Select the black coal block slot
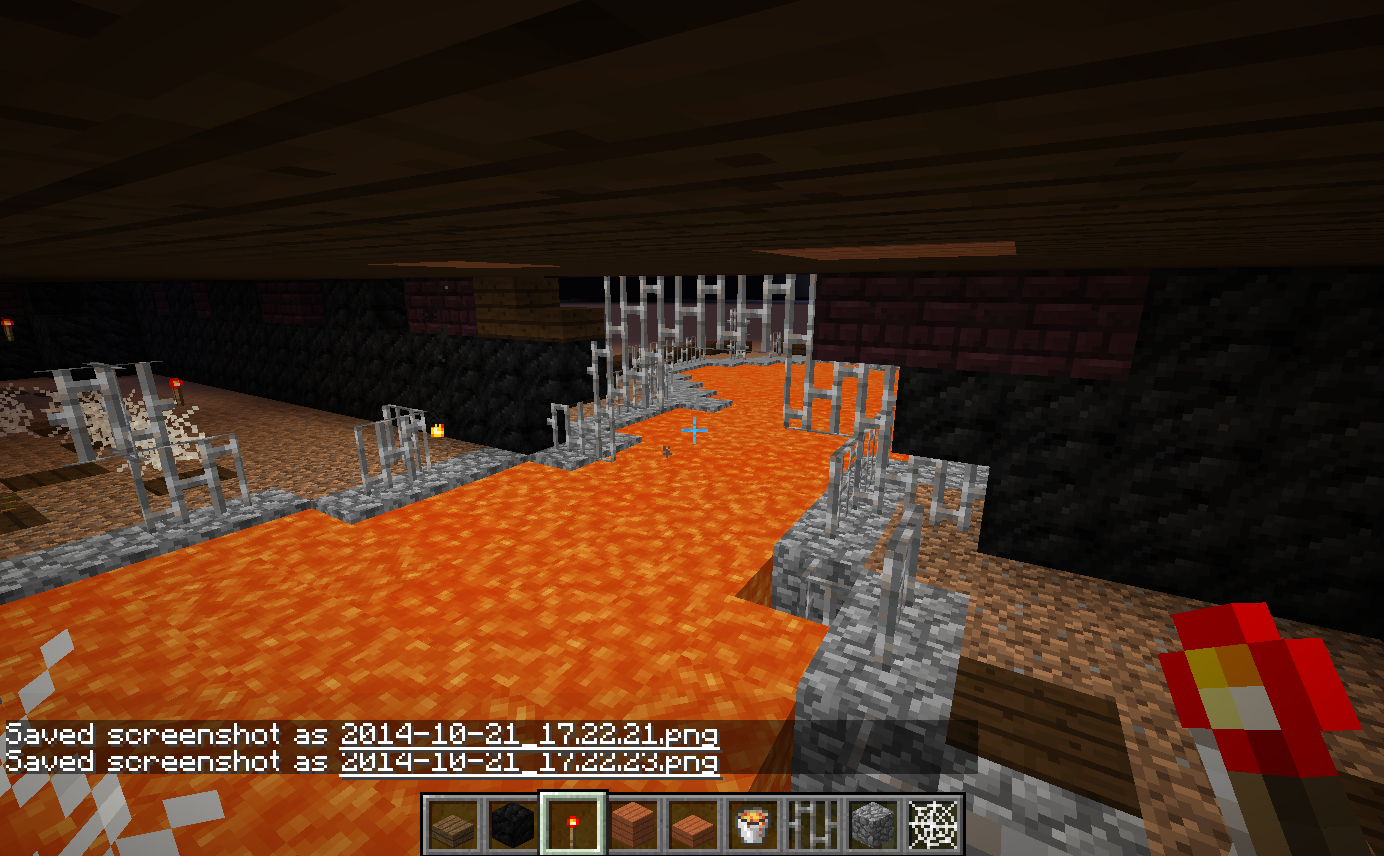1384x856 pixels. tap(513, 825)
